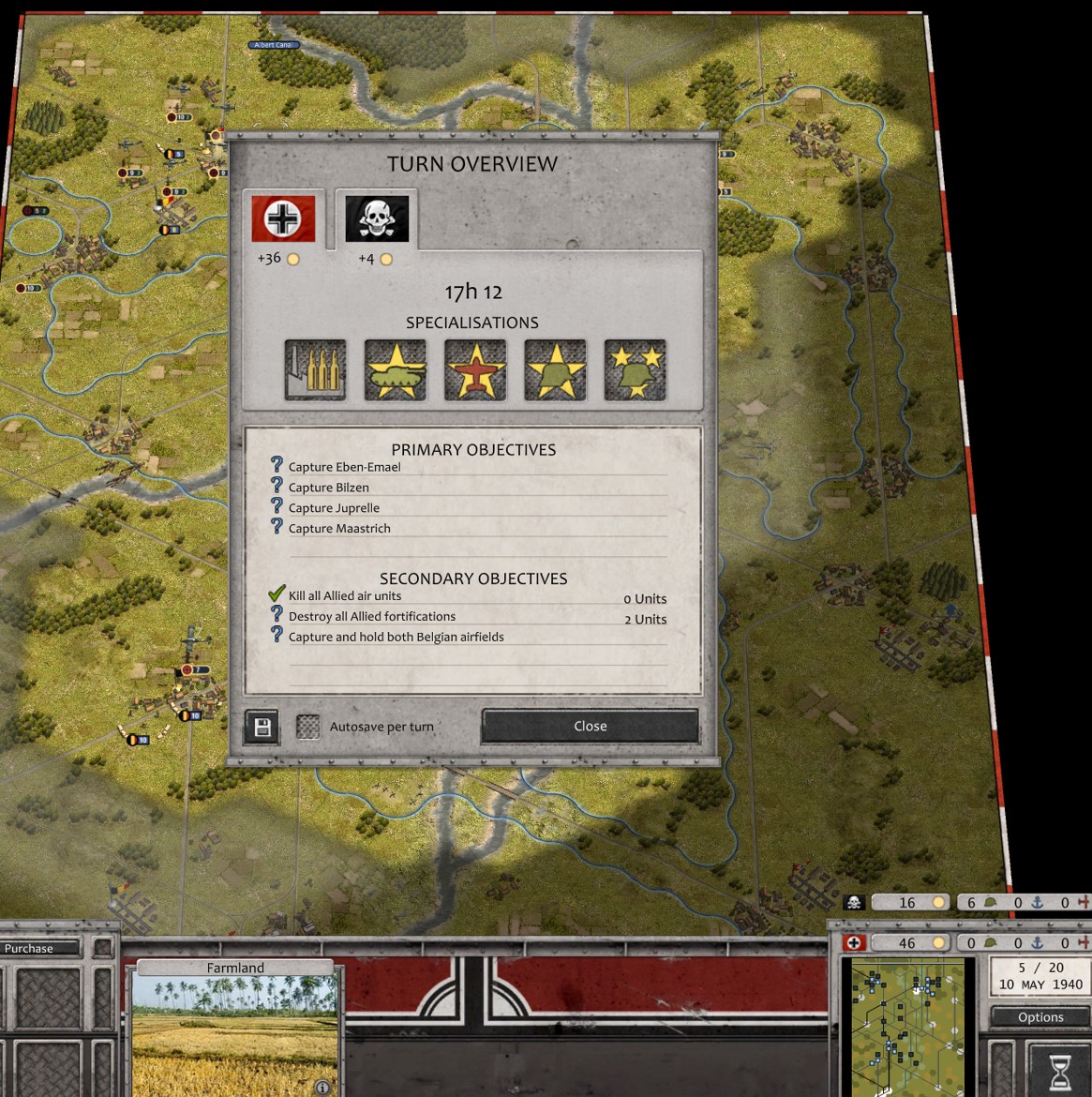
Task: Select the ammunition factory specialisation icon
Action: pyautogui.click(x=316, y=370)
